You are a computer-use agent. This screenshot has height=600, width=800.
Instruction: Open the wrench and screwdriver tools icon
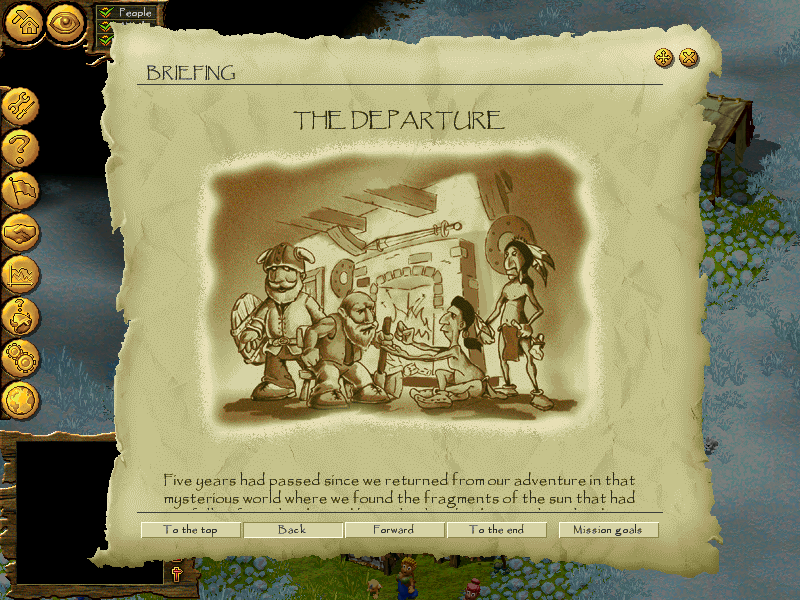click(x=20, y=104)
